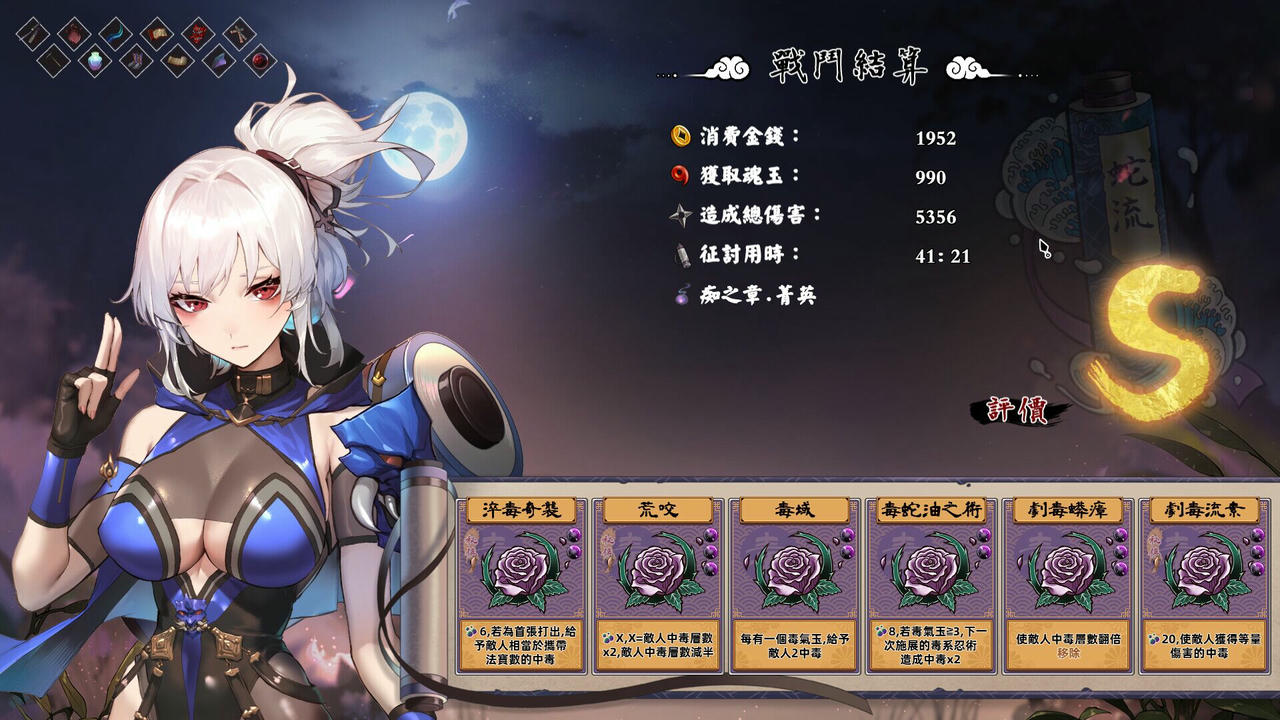The width and height of the screenshot is (1280, 720).
Task: Click the red orb loot icon
Action: (258, 62)
